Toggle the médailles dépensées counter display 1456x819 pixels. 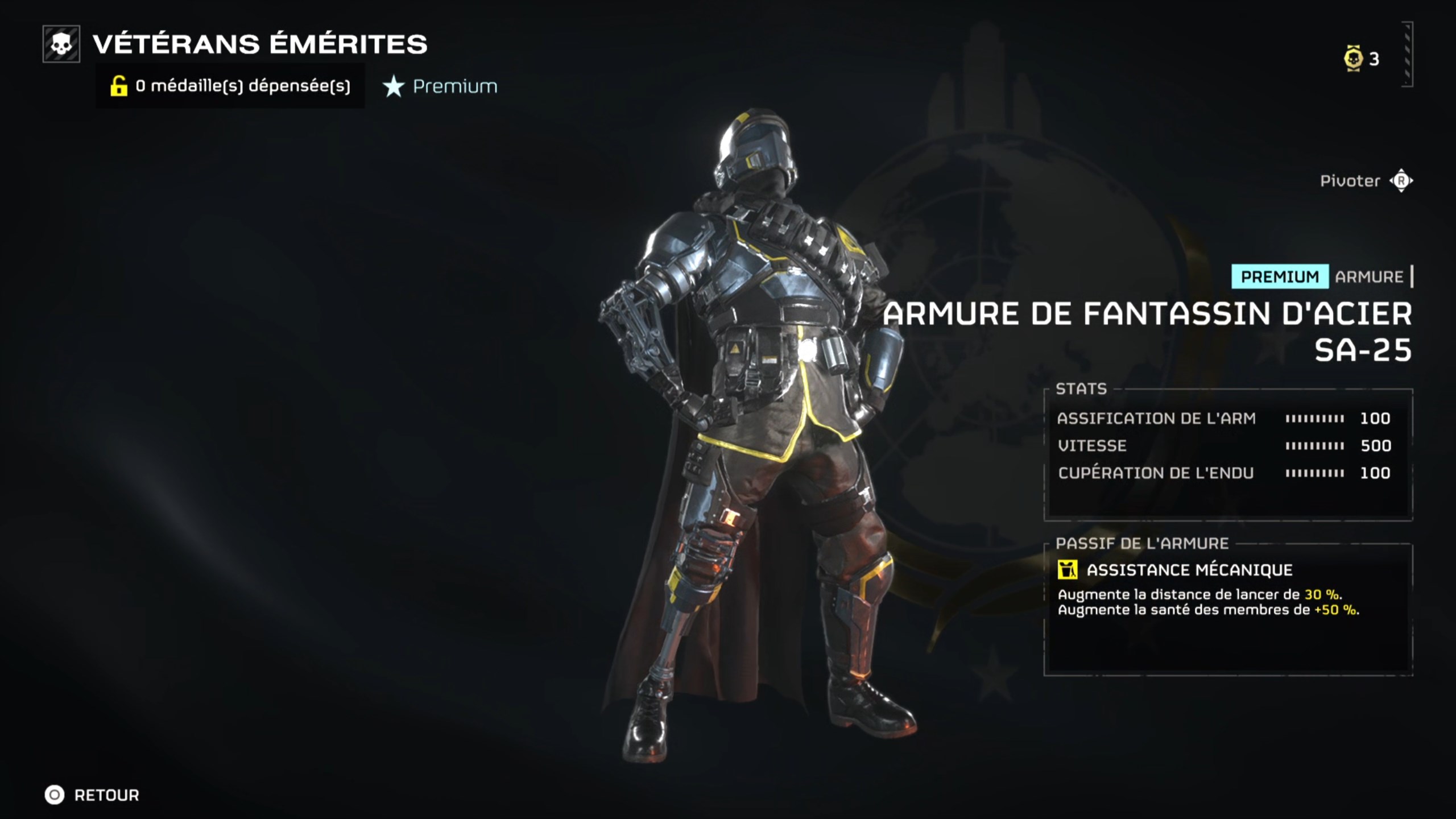241,86
